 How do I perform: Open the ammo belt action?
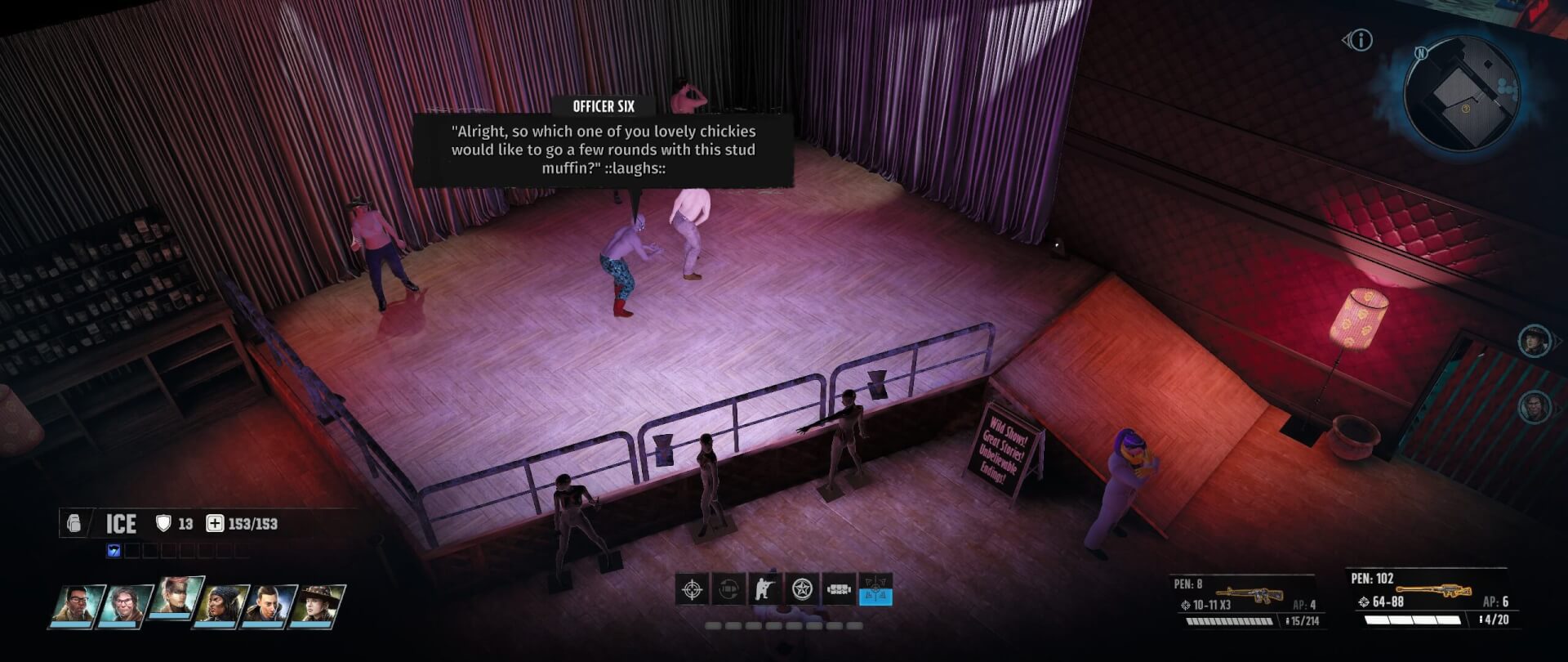coord(839,589)
